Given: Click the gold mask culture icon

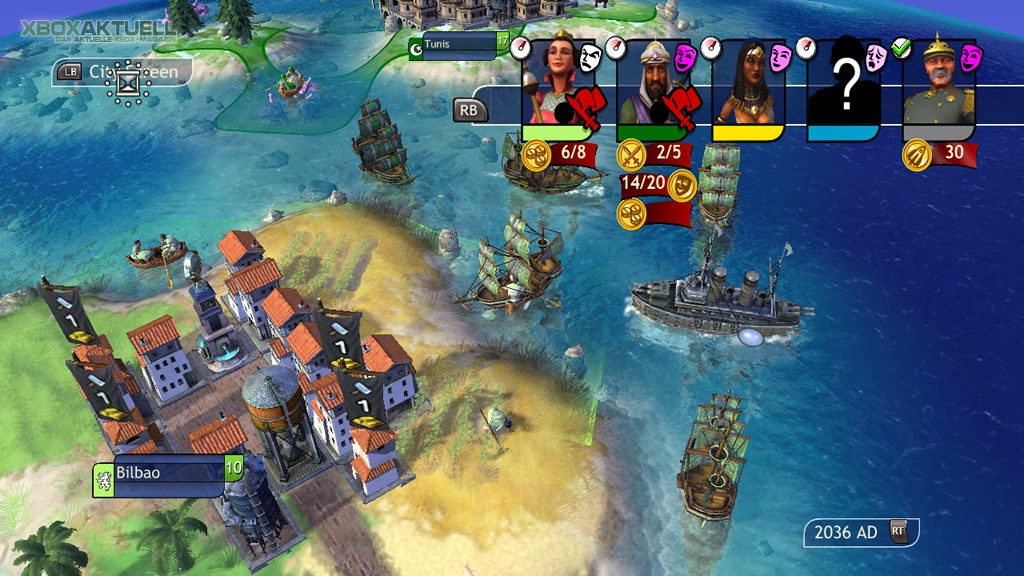Looking at the screenshot, I should point(682,184).
